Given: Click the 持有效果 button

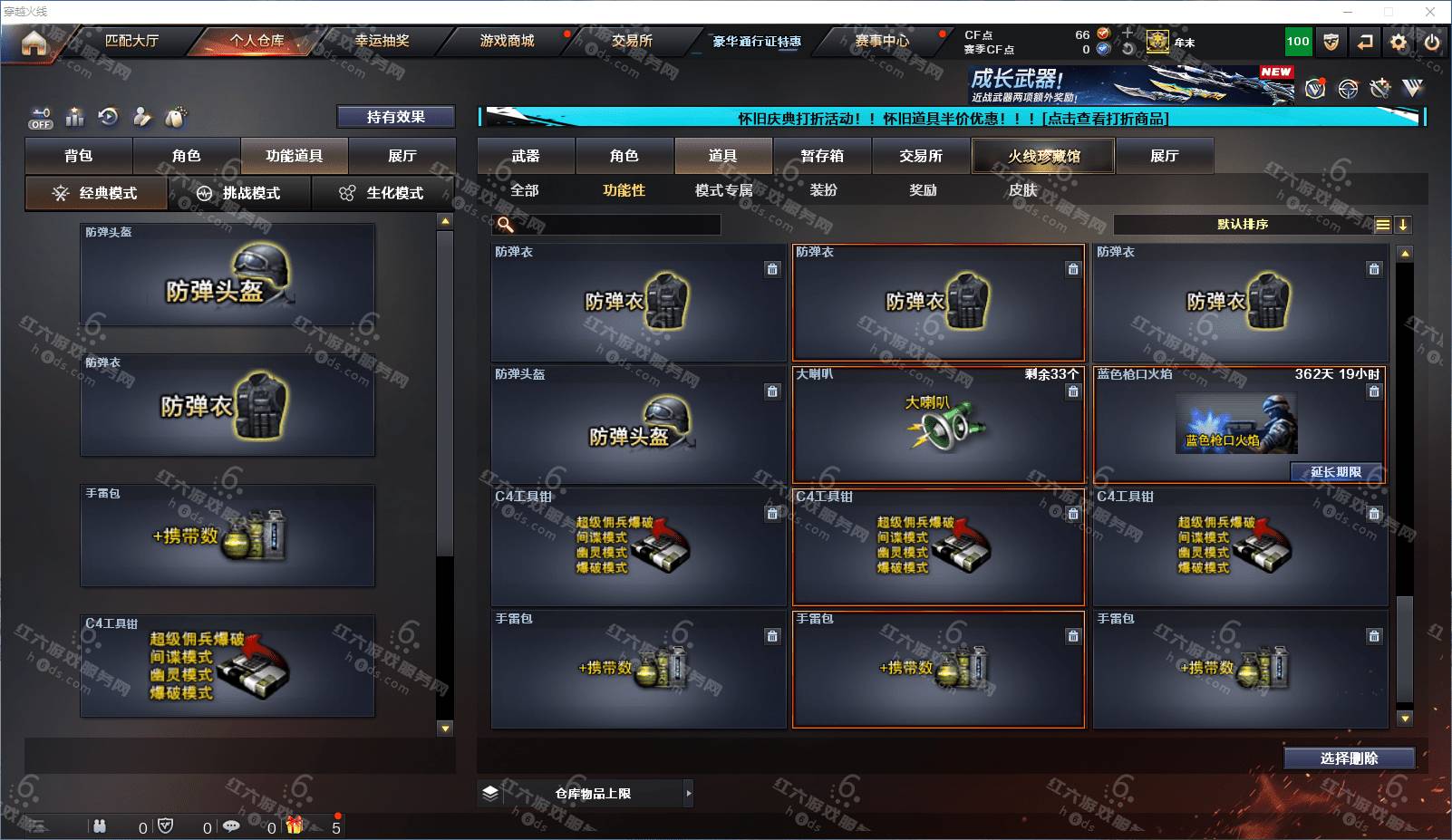Looking at the screenshot, I should click(395, 117).
